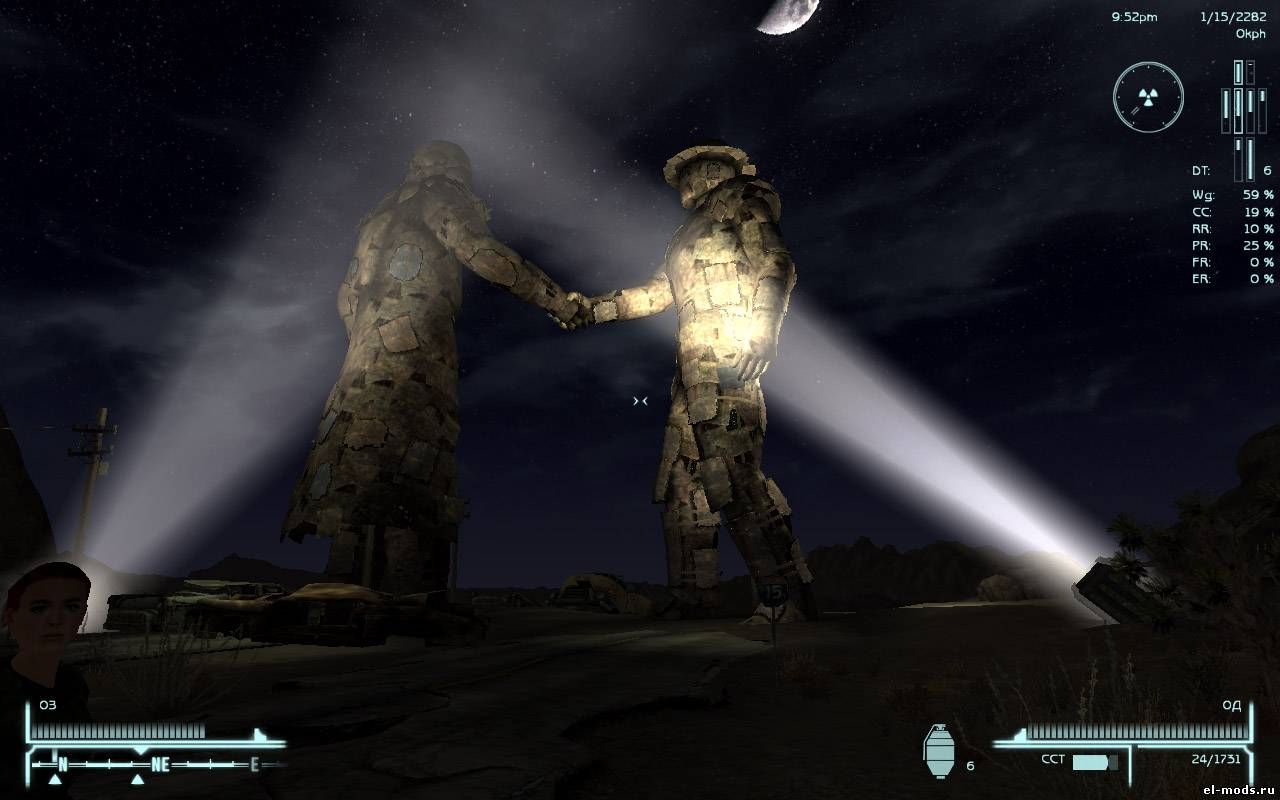Select the circular radiation meter dial

[1148, 97]
